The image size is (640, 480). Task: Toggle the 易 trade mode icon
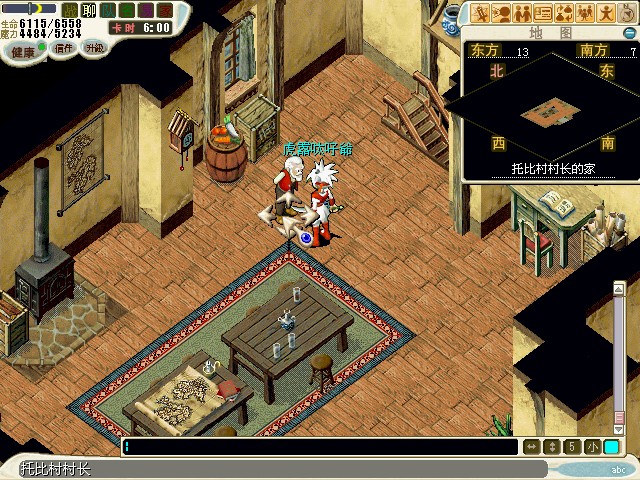coord(143,9)
